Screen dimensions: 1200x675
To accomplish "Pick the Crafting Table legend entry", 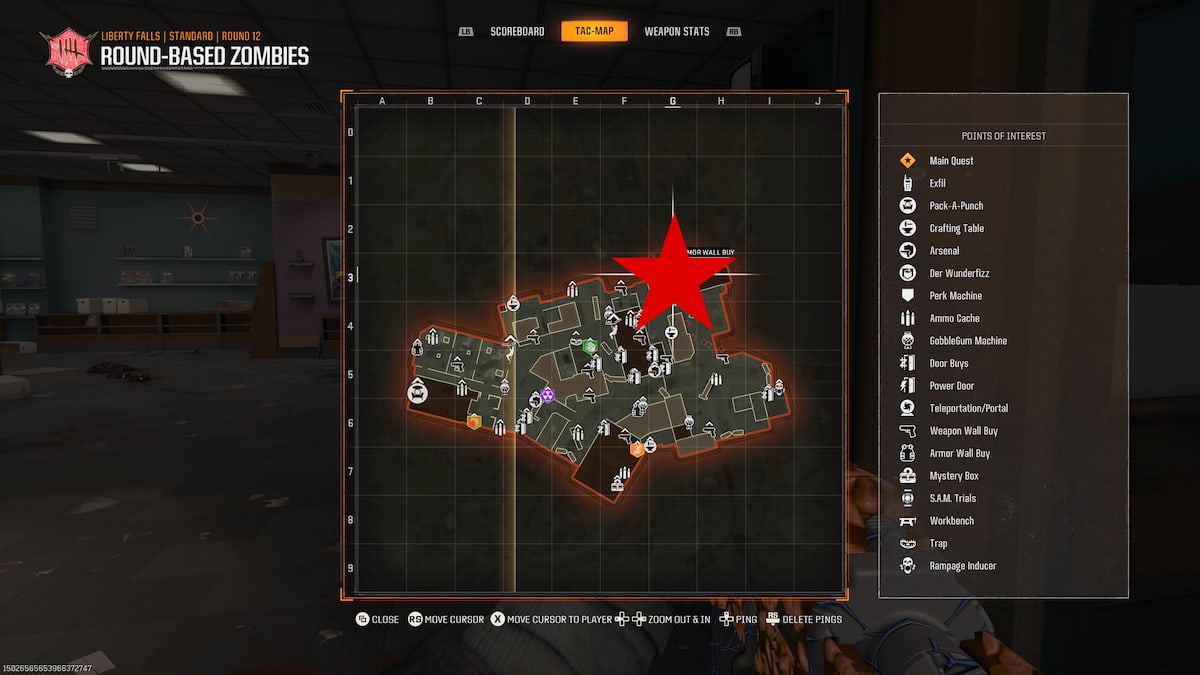I will coord(956,228).
